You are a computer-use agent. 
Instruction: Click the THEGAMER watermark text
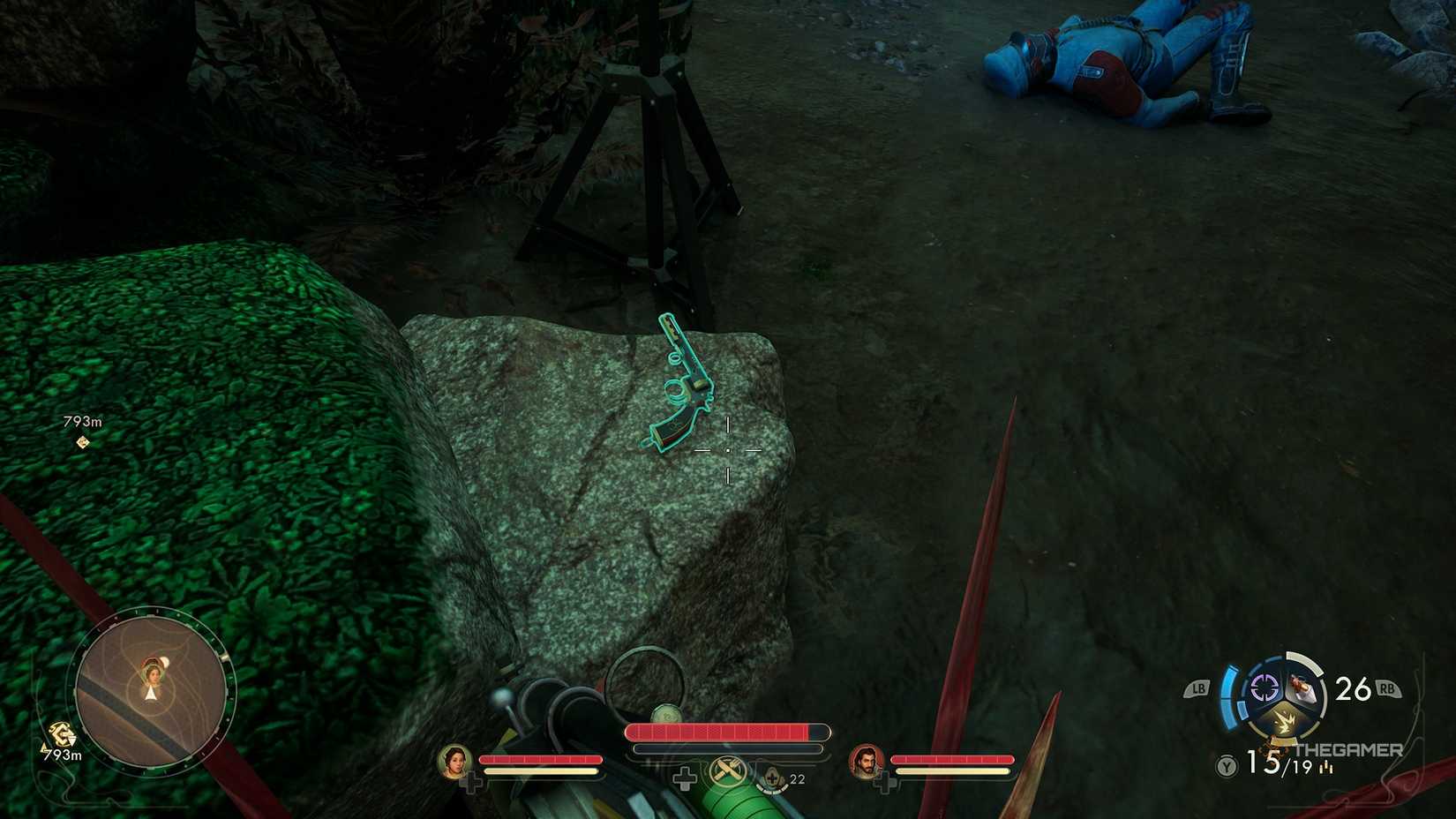coord(1349,749)
